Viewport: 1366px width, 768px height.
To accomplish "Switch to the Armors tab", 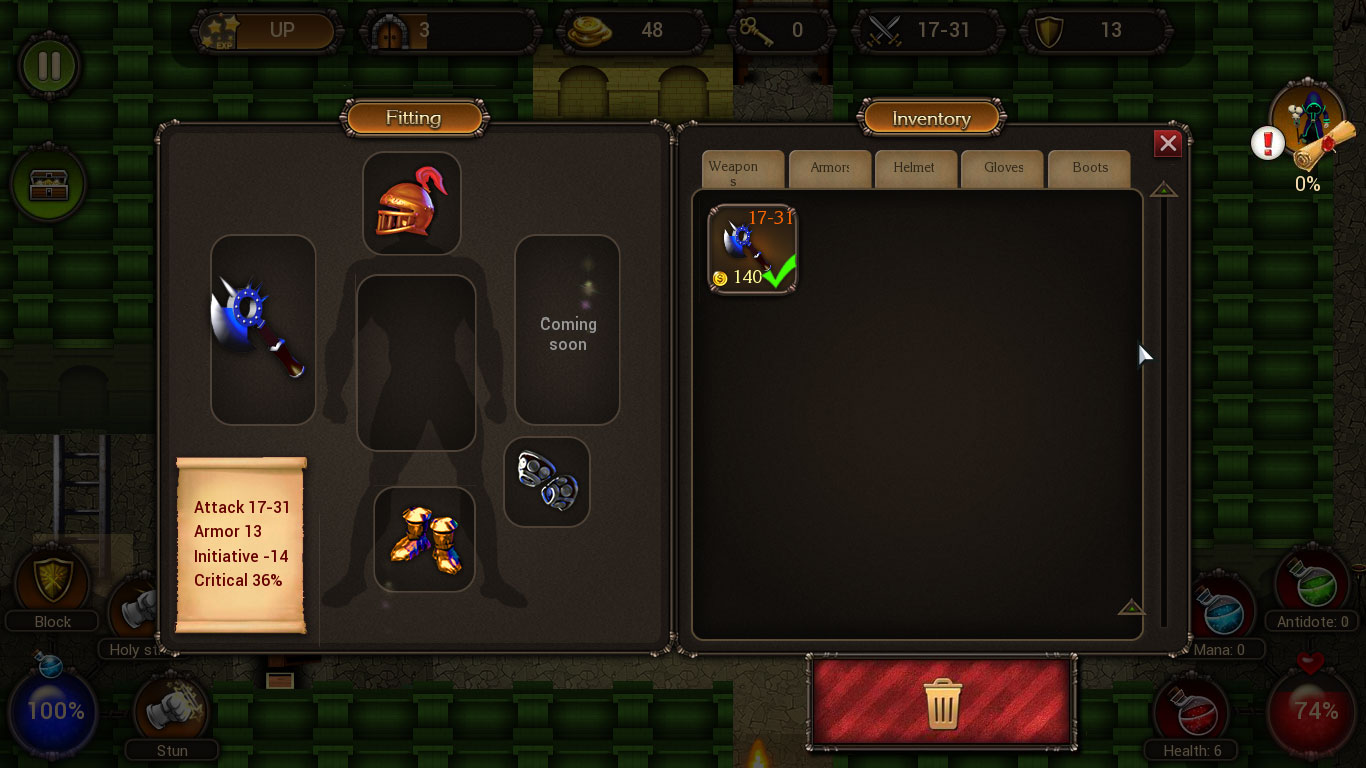I will (x=829, y=168).
